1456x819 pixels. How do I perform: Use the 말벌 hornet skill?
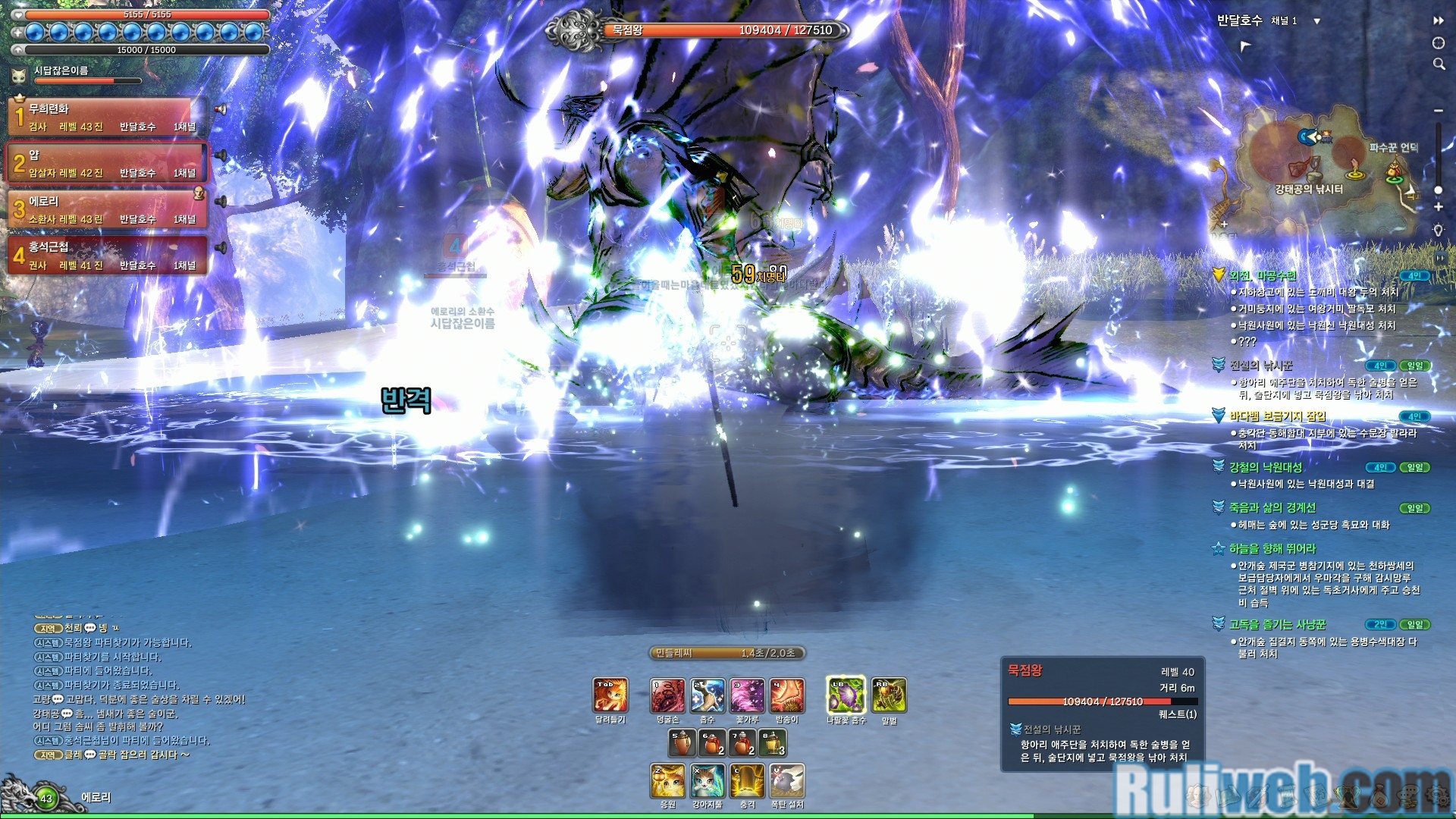click(x=889, y=695)
